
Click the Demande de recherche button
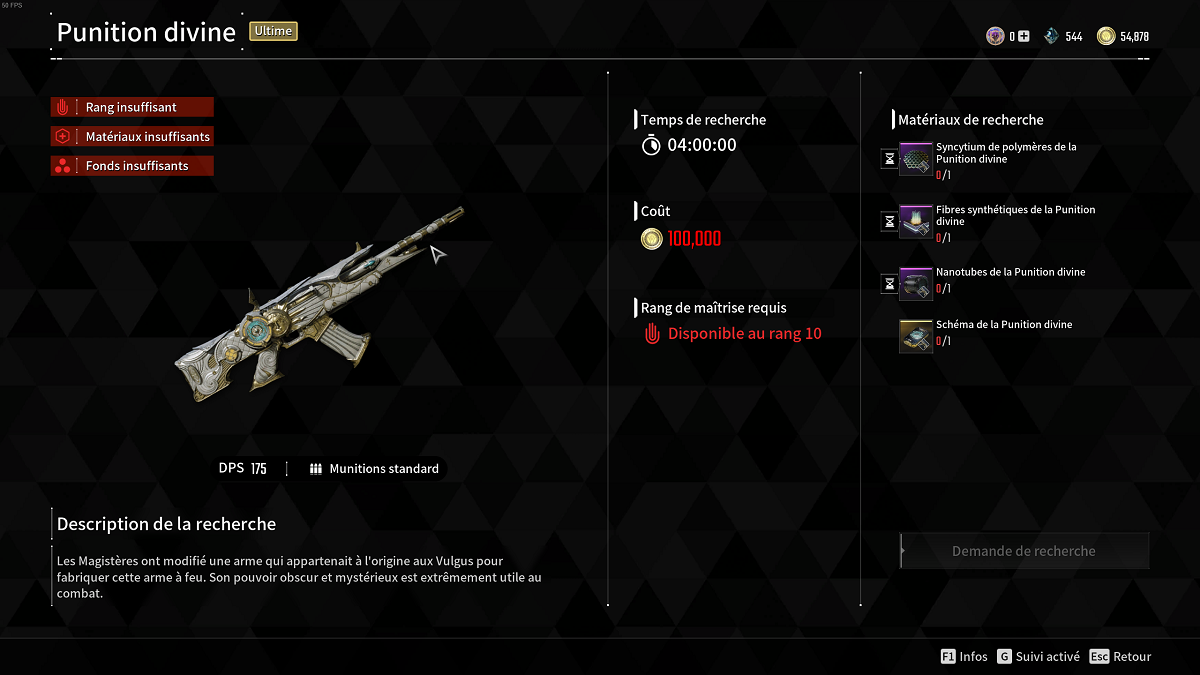(1024, 551)
